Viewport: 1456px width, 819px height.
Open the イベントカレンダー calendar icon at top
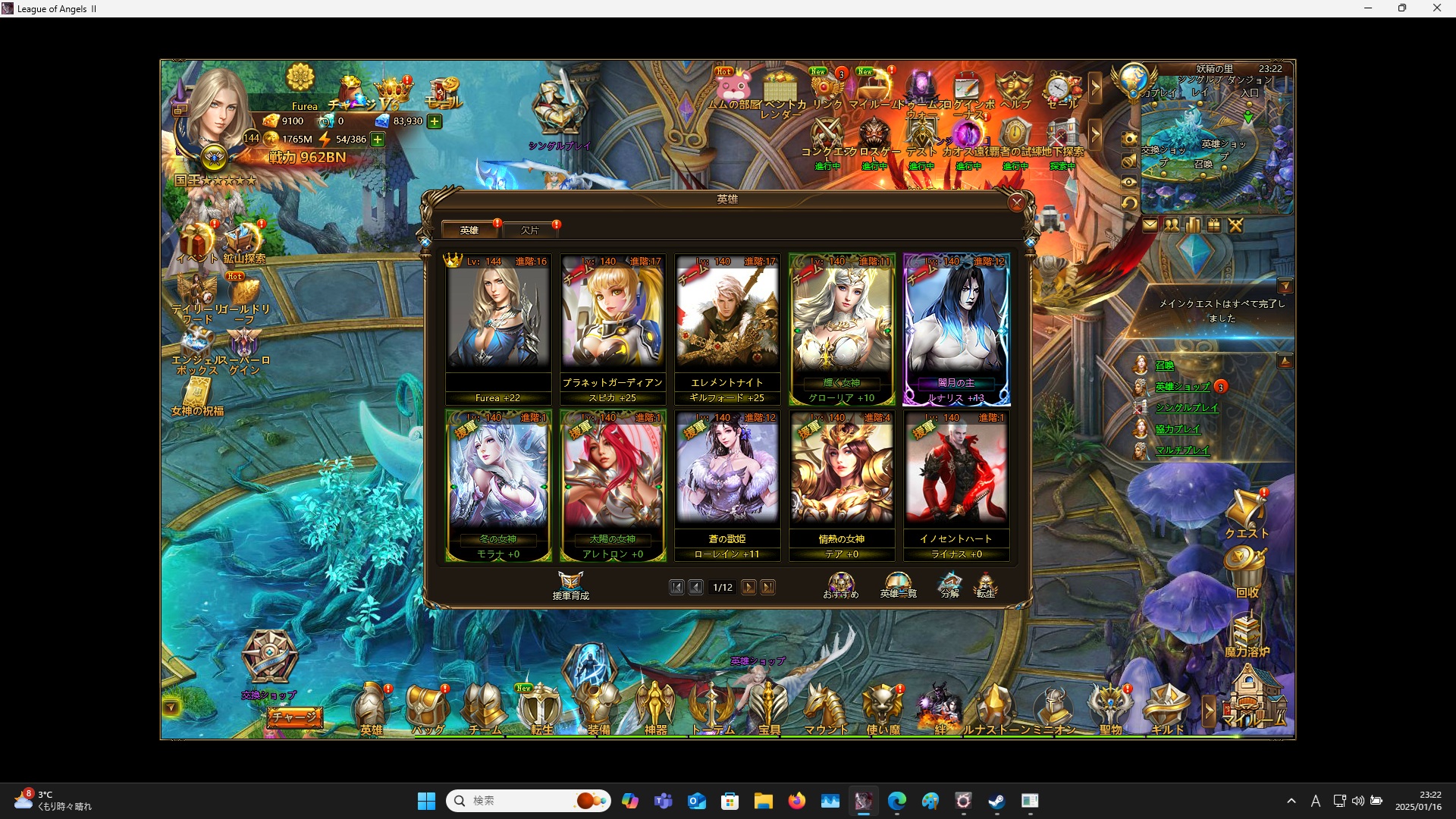point(781,91)
